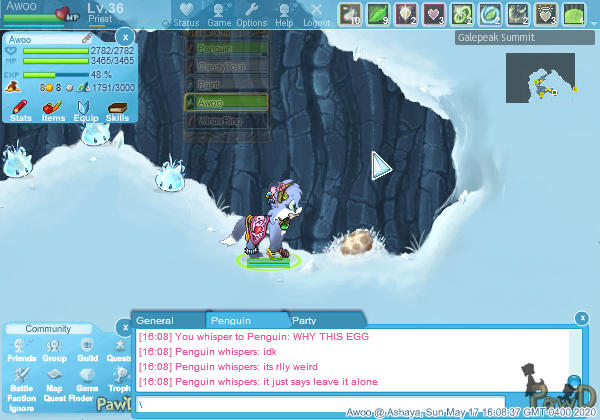Open the Items inventory
This screenshot has height=420, width=600.
pos(53,109)
